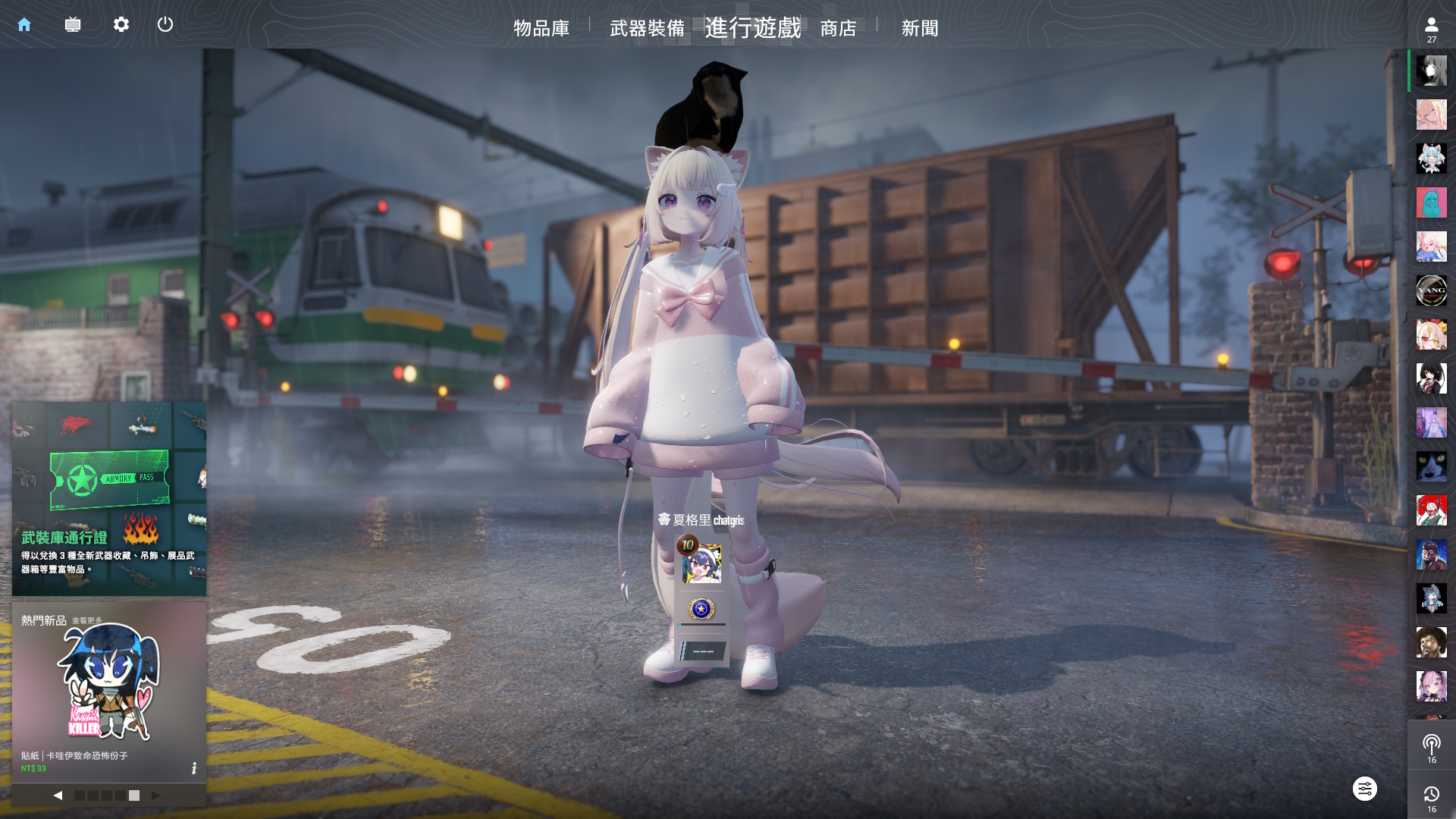Screen dimensions: 1456x819
Task: Click the power quit icon
Action: pyautogui.click(x=165, y=25)
